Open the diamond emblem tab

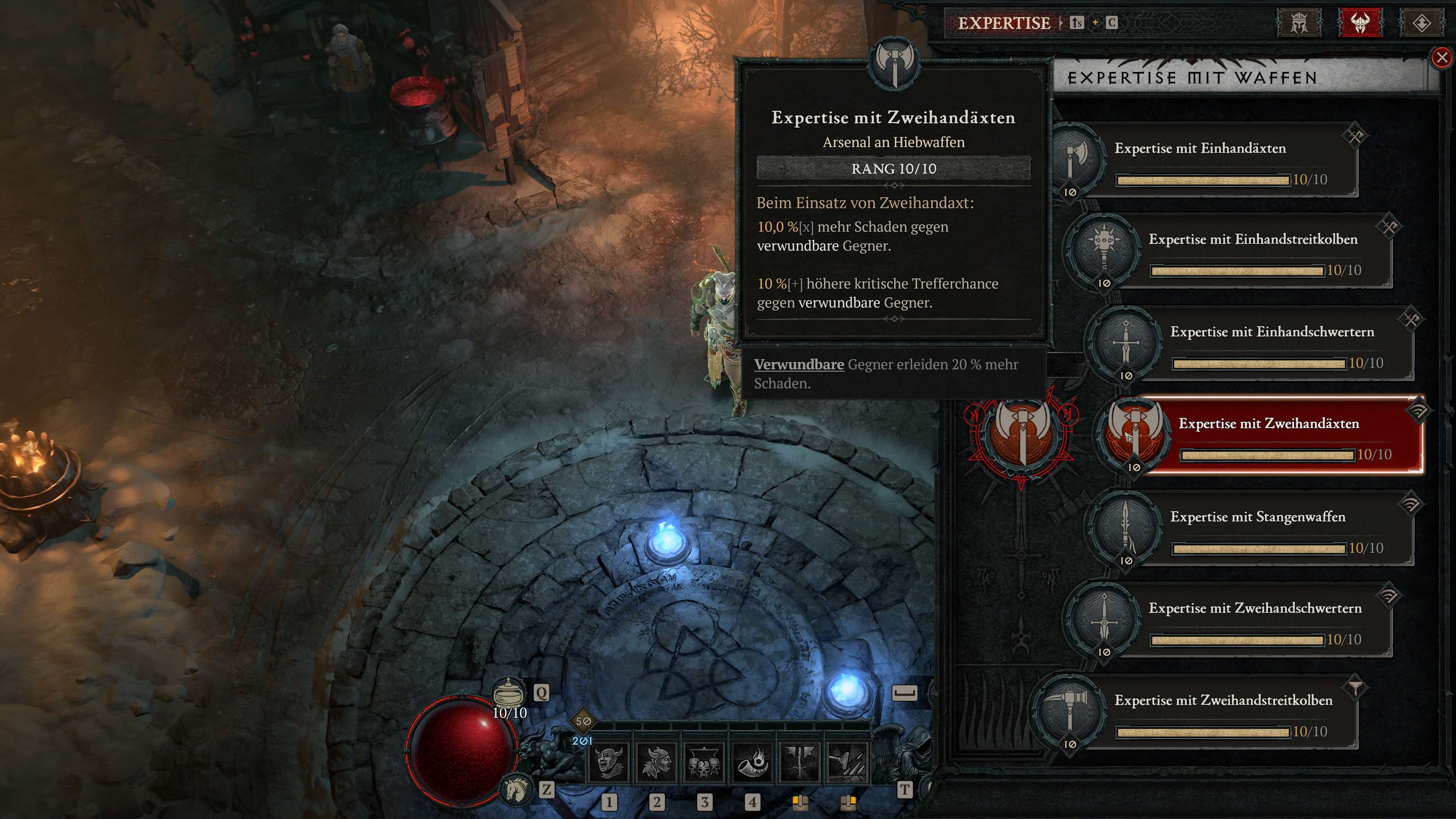click(x=1421, y=23)
